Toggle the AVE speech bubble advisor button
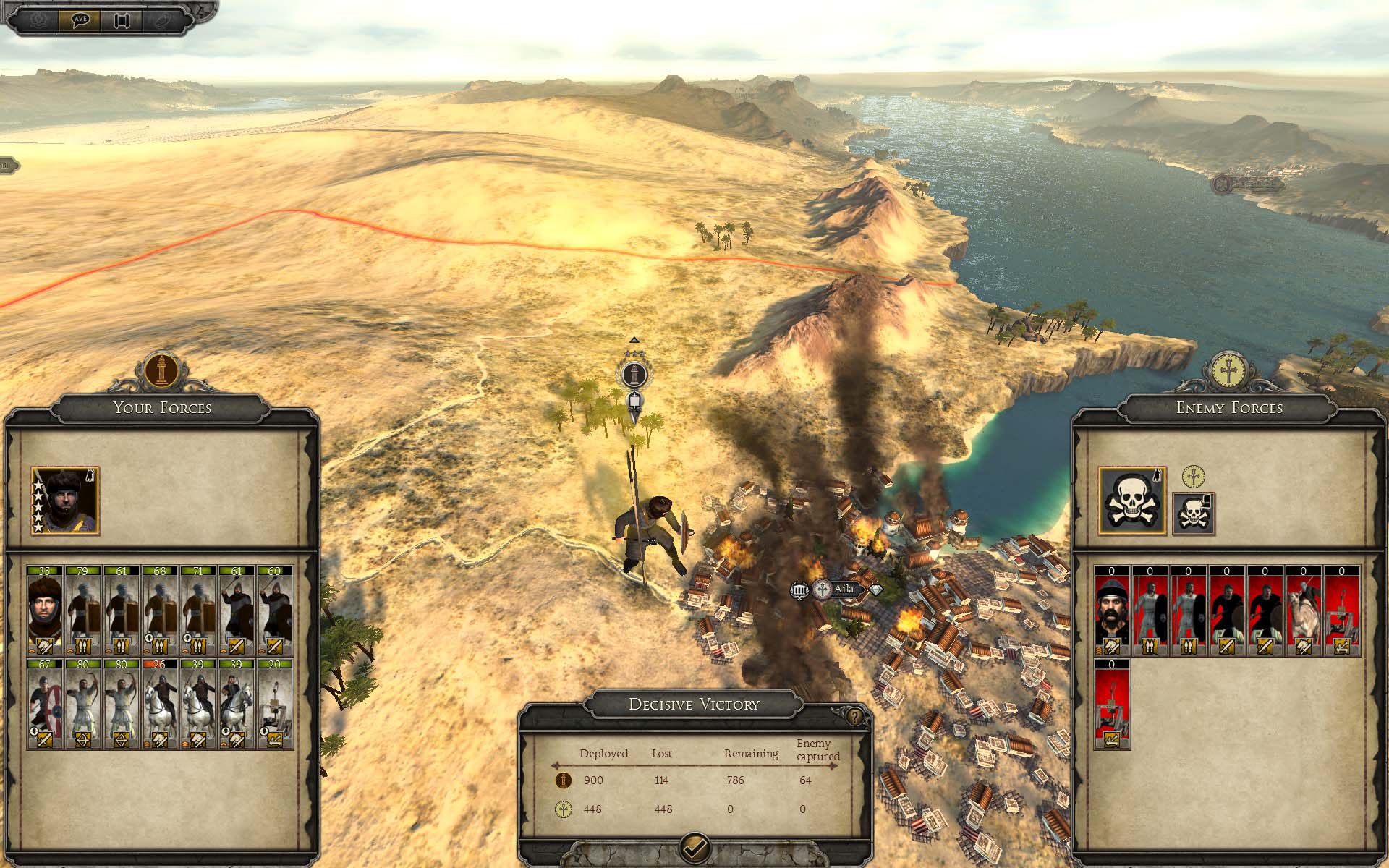1389x868 pixels. (x=80, y=20)
